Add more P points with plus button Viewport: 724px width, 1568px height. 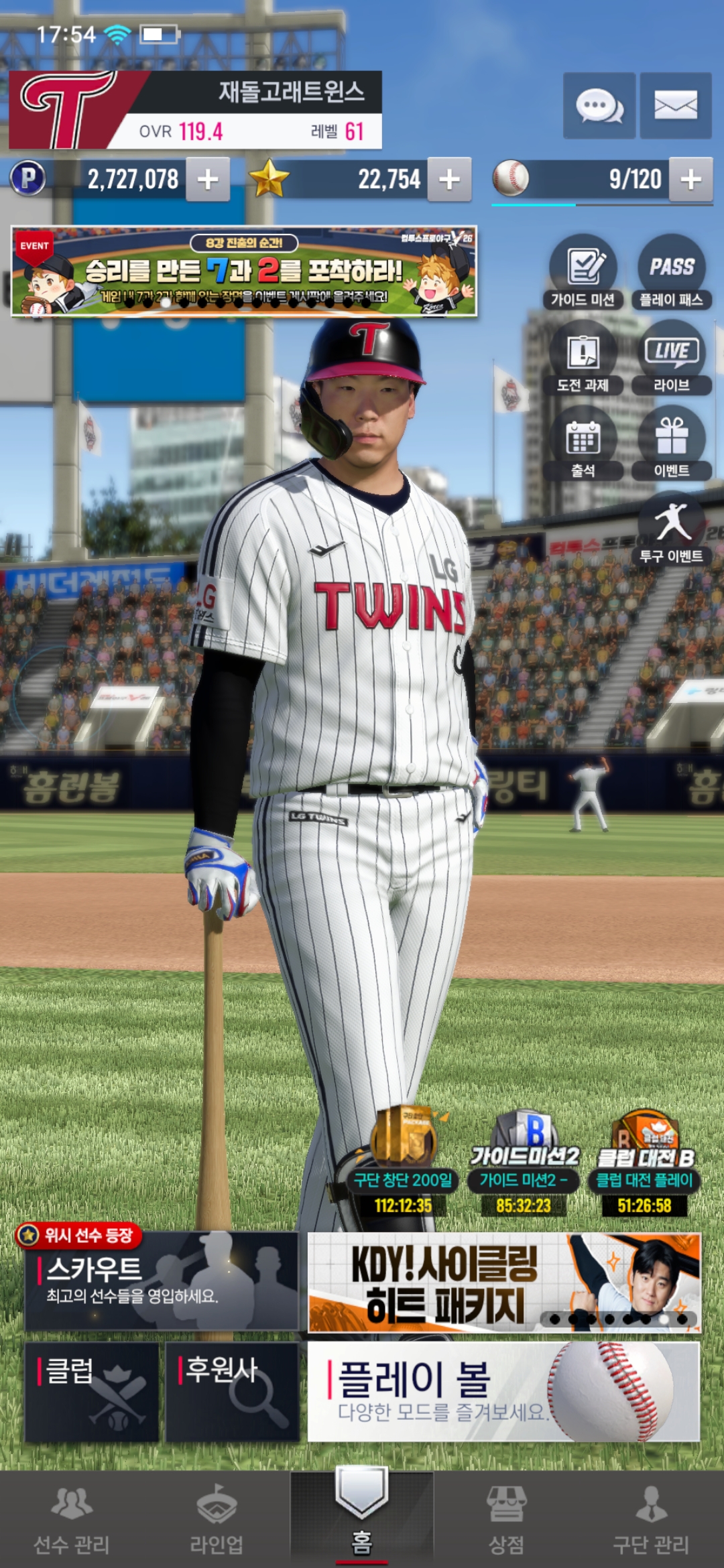pyautogui.click(x=208, y=180)
